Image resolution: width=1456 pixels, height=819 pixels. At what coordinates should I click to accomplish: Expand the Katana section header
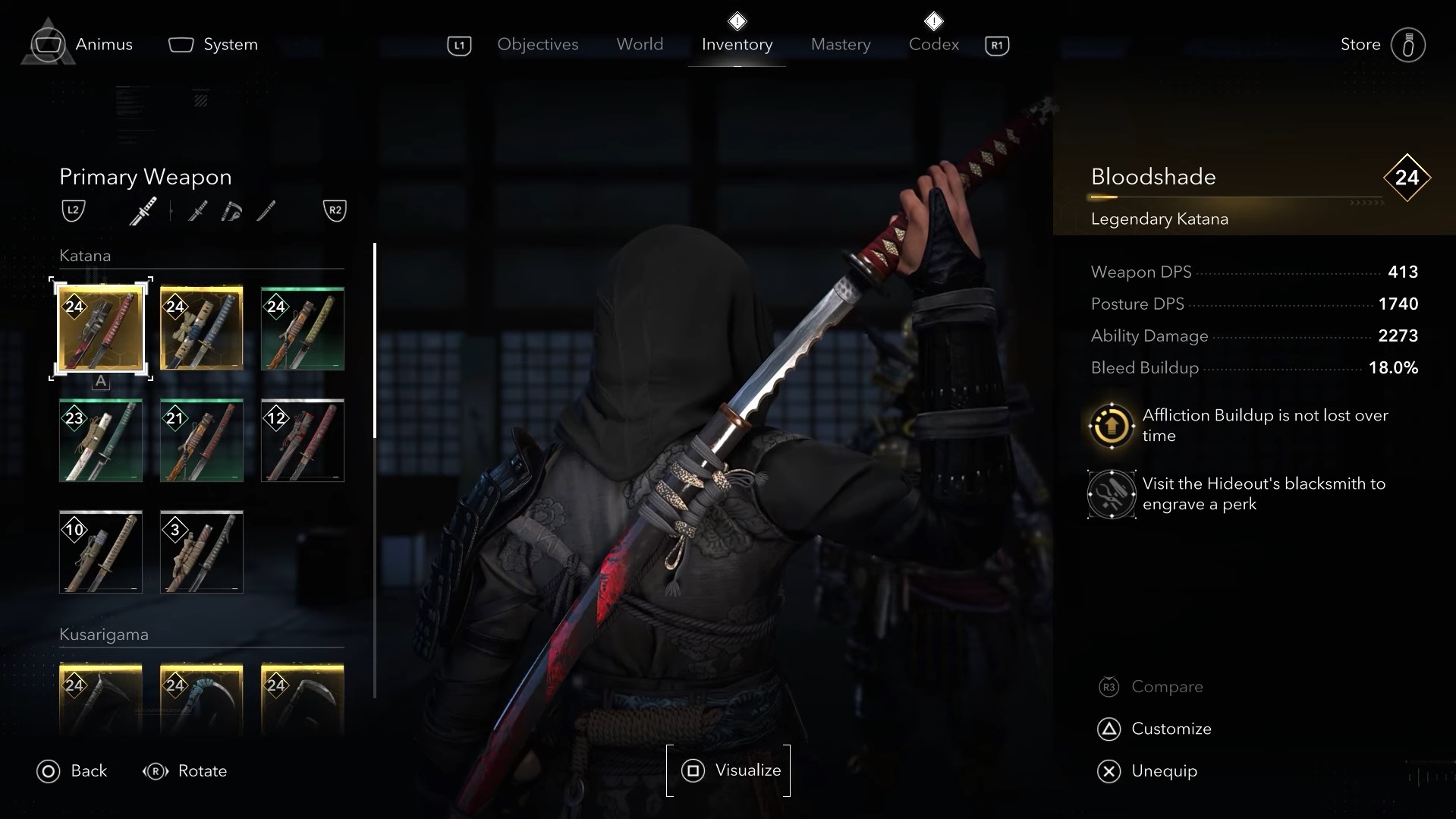[x=85, y=256]
